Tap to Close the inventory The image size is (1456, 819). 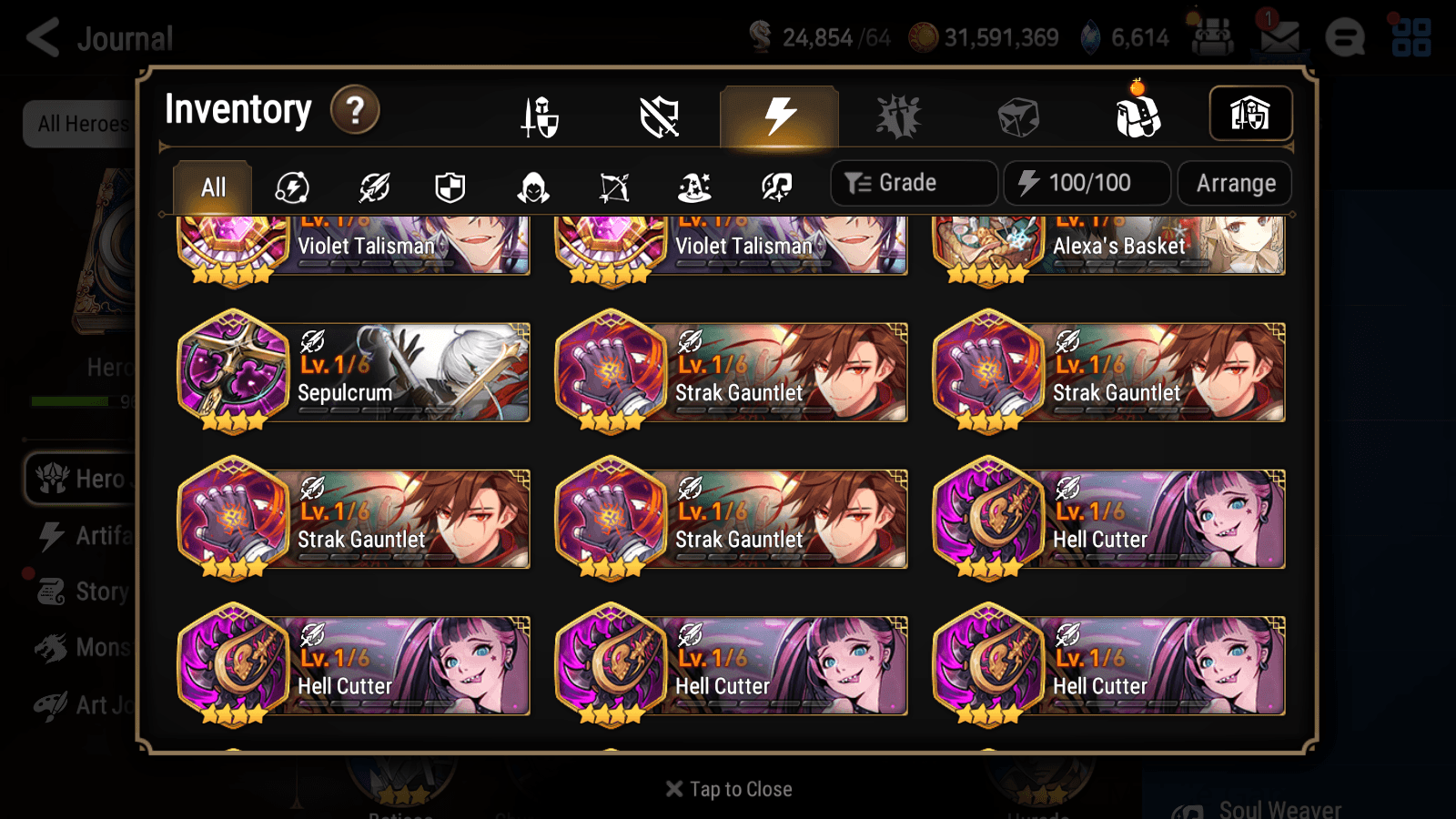(727, 788)
